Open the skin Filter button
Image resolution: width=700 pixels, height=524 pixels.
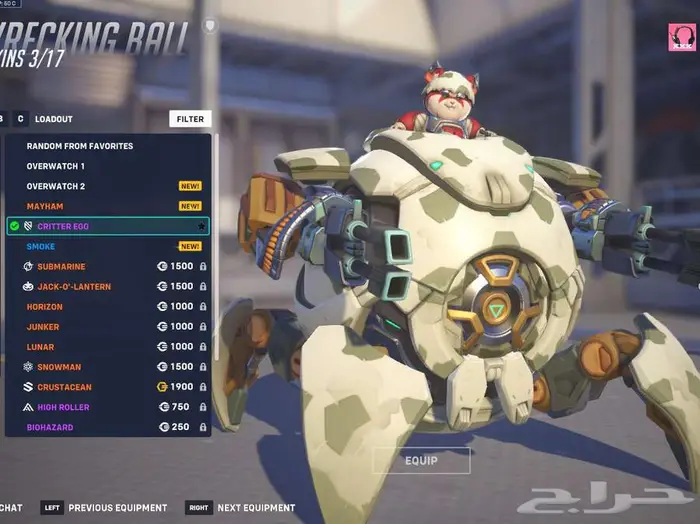pyautogui.click(x=190, y=119)
